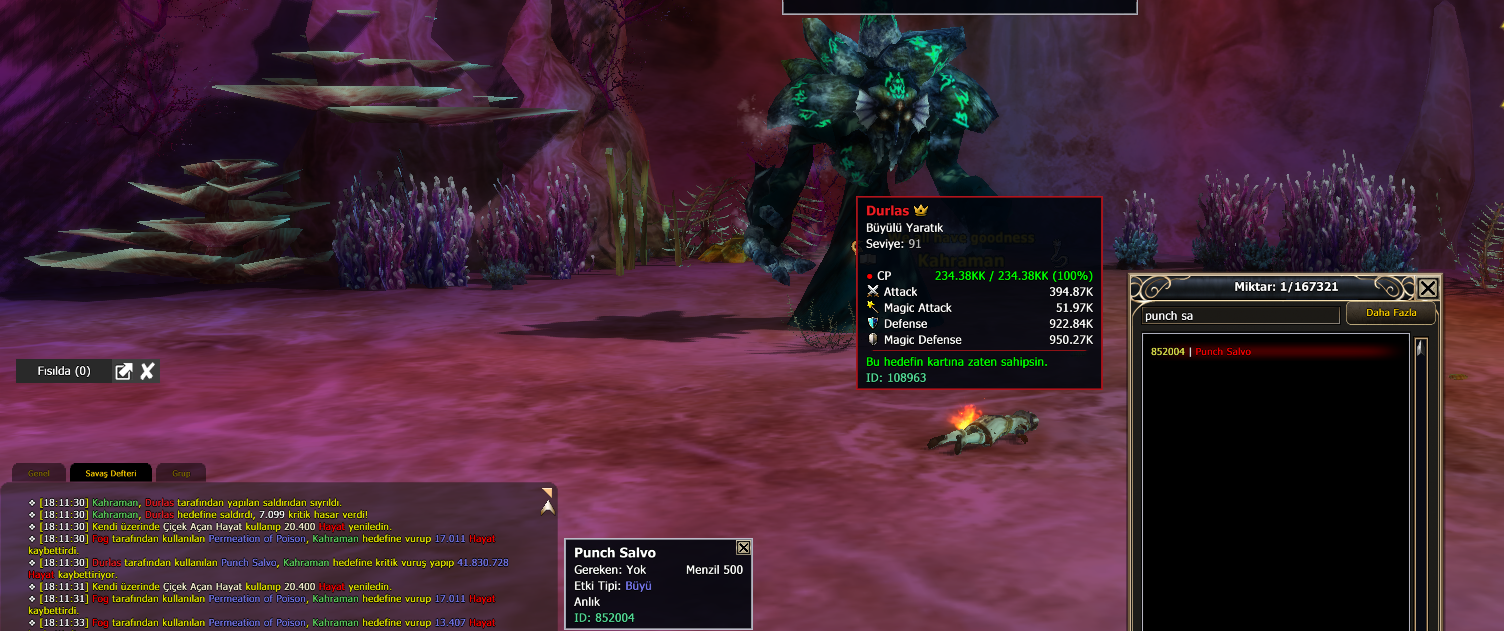Close the Fısılda whisper bar
Screen dimensions: 1504x631
point(147,372)
